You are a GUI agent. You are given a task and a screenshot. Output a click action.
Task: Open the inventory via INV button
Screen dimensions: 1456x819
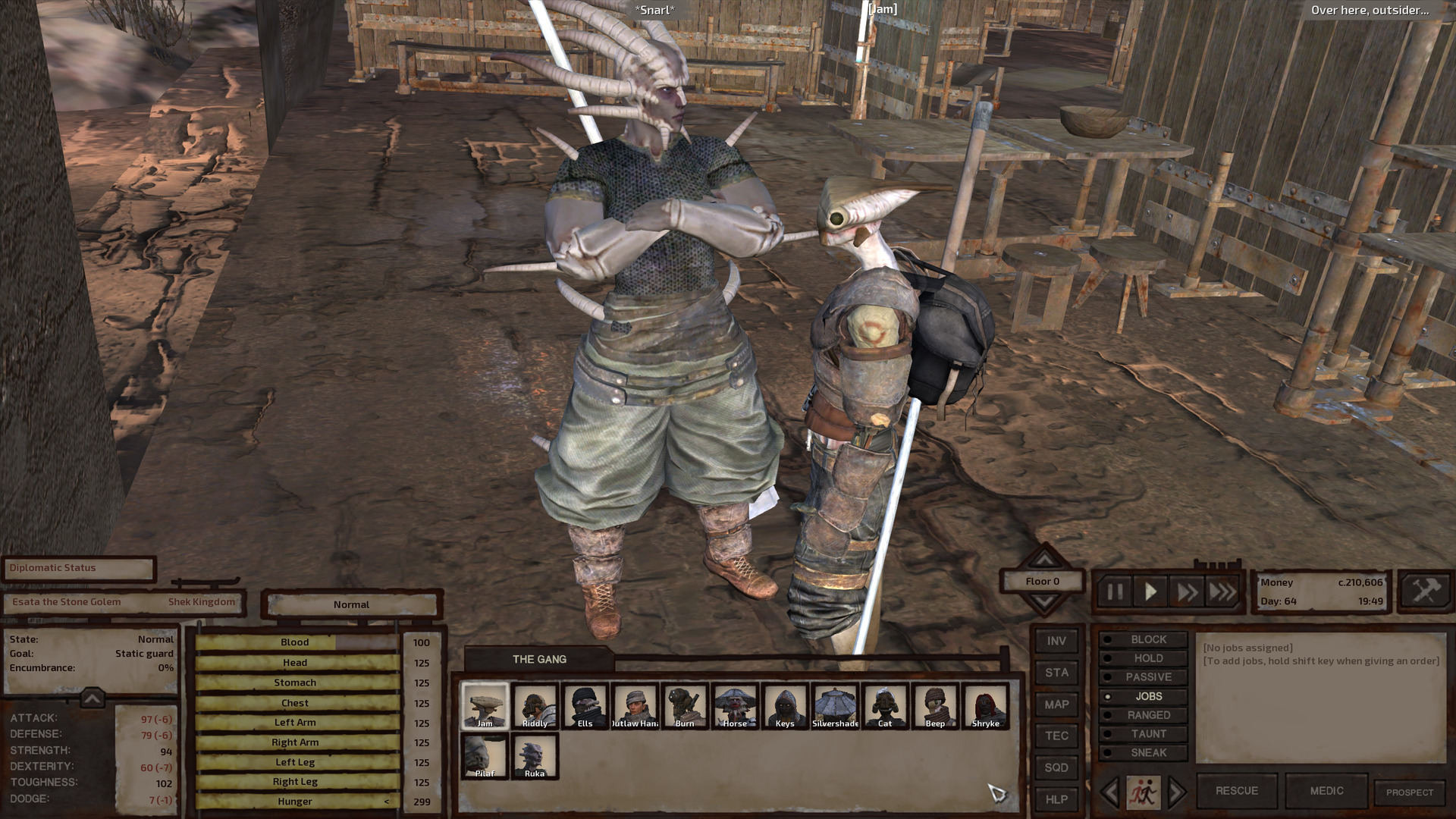[x=1056, y=641]
